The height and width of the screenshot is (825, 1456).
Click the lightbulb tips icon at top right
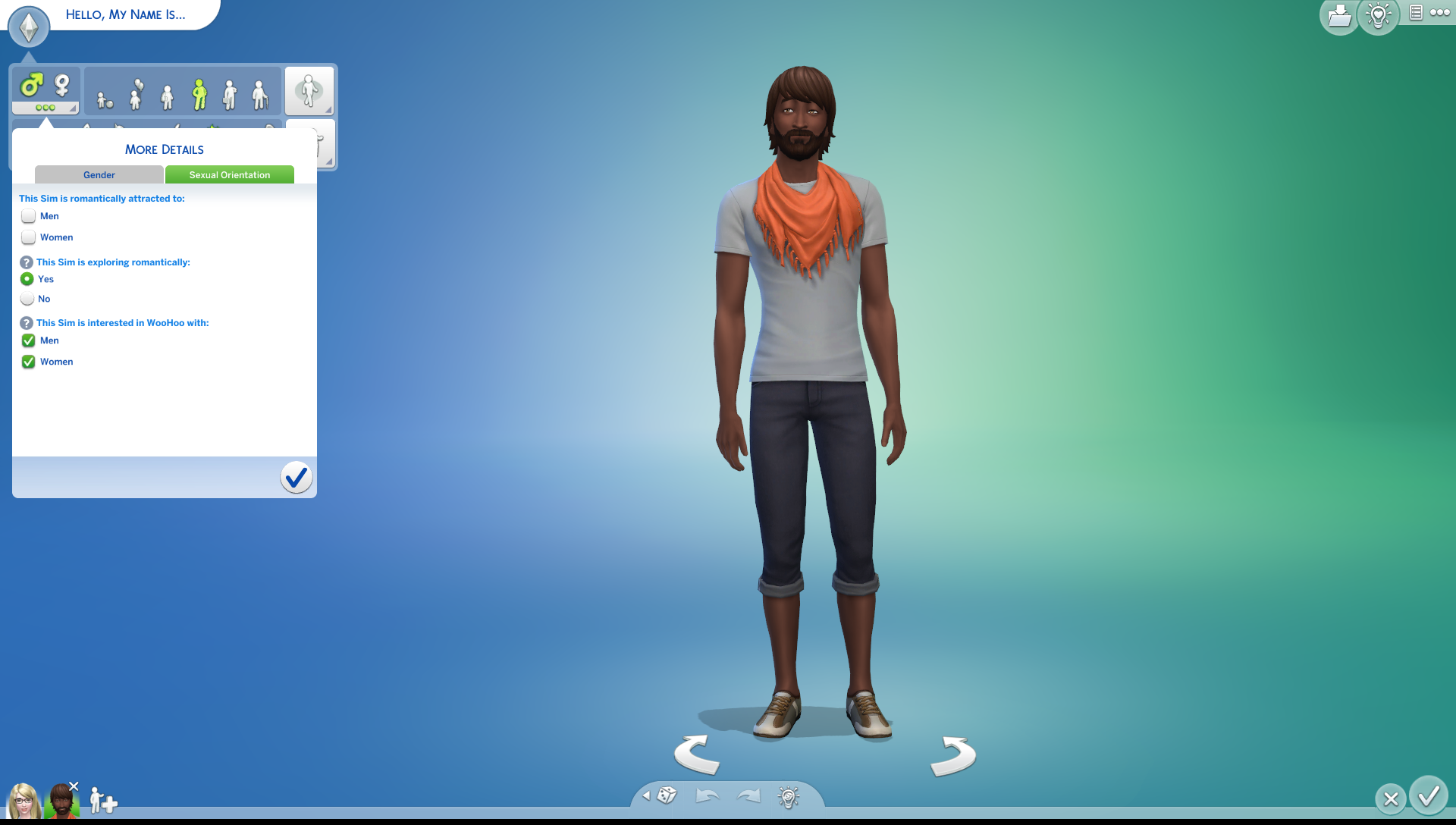click(x=1379, y=15)
